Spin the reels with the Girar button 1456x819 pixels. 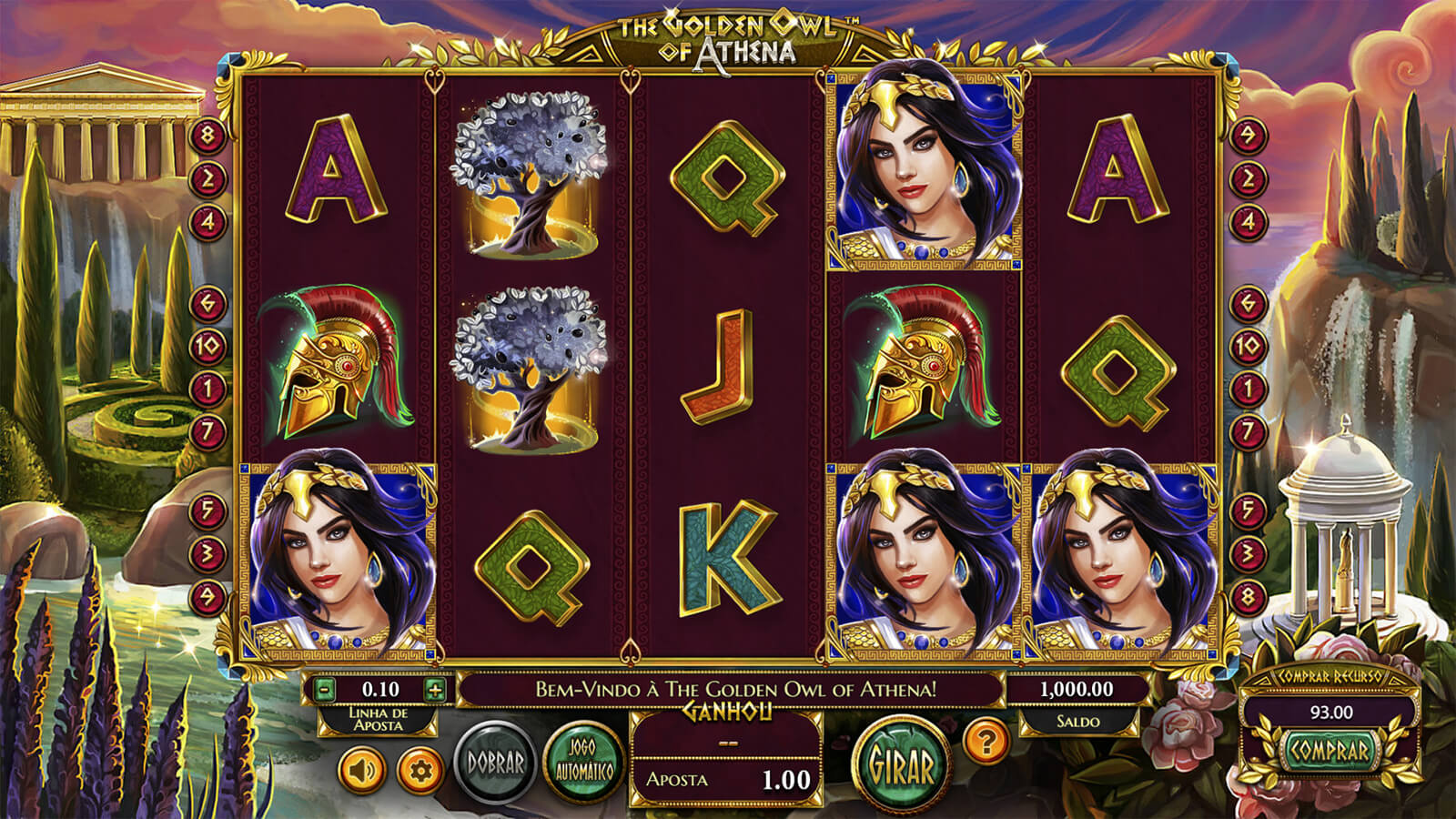coord(901,763)
